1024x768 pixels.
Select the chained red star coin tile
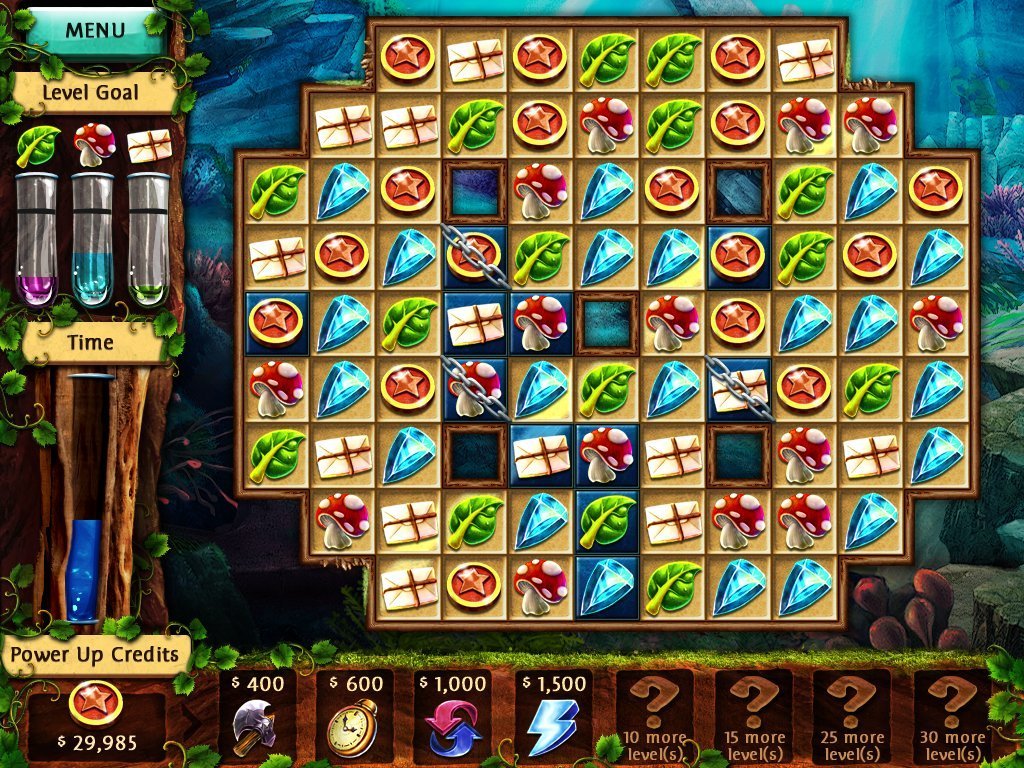(474, 256)
